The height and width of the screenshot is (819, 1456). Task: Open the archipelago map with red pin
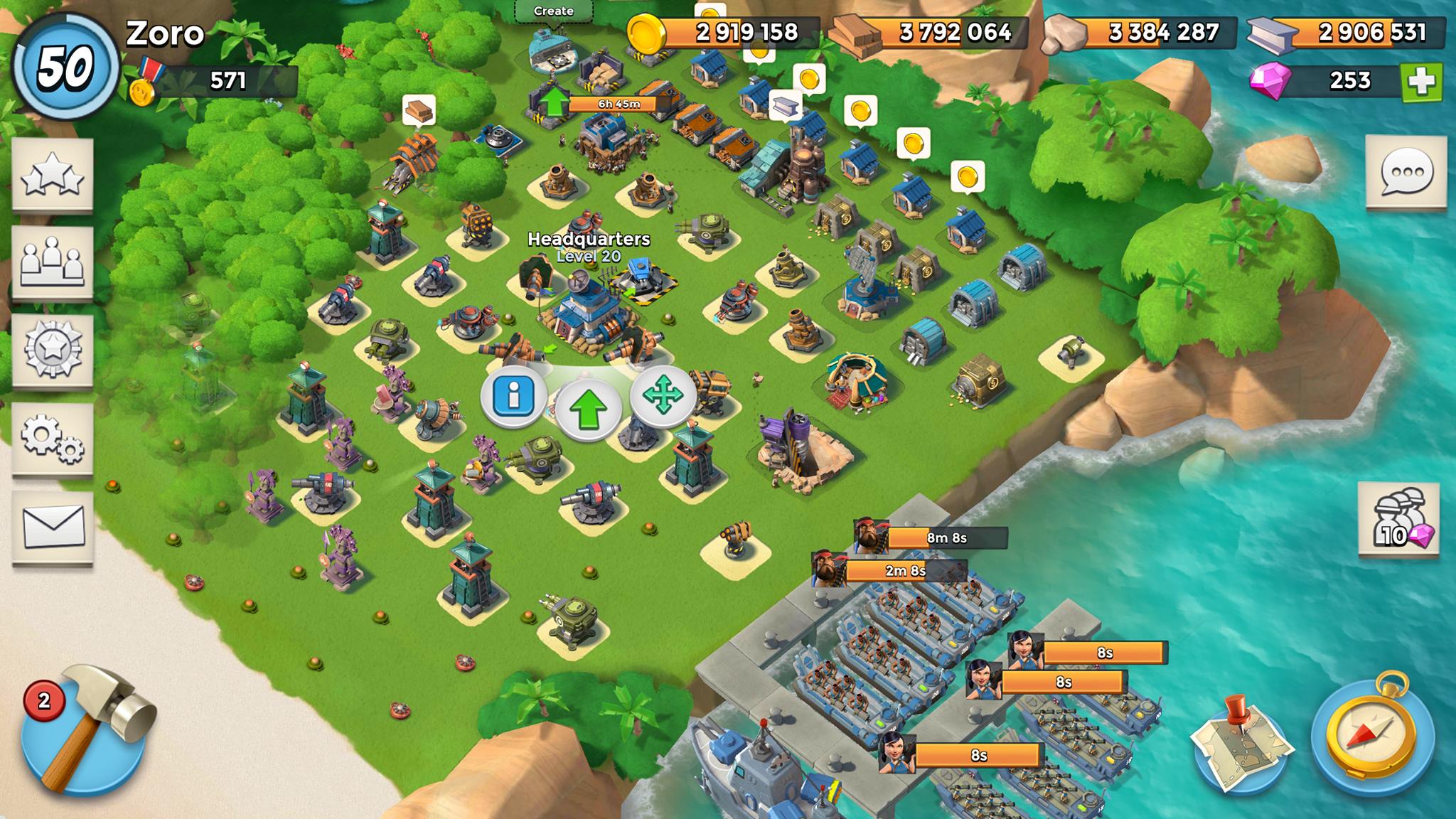pos(1240,742)
